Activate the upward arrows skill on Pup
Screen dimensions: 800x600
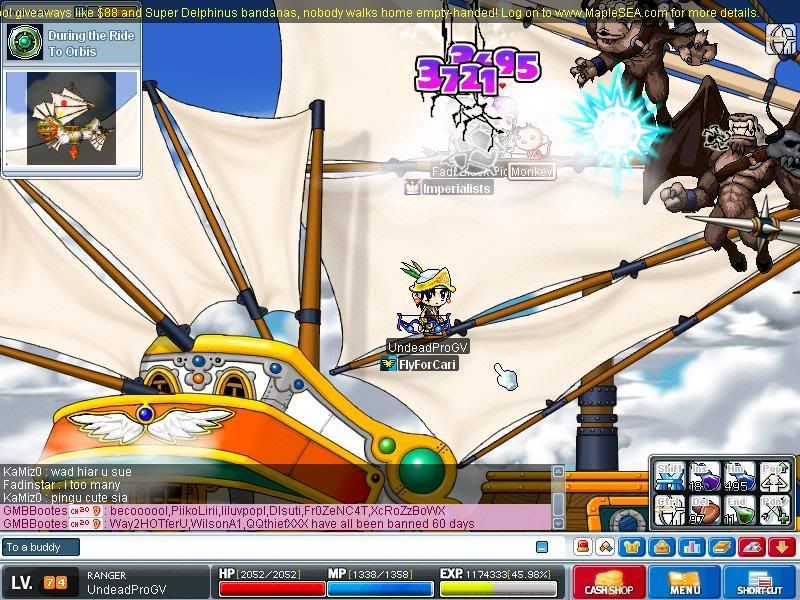775,476
